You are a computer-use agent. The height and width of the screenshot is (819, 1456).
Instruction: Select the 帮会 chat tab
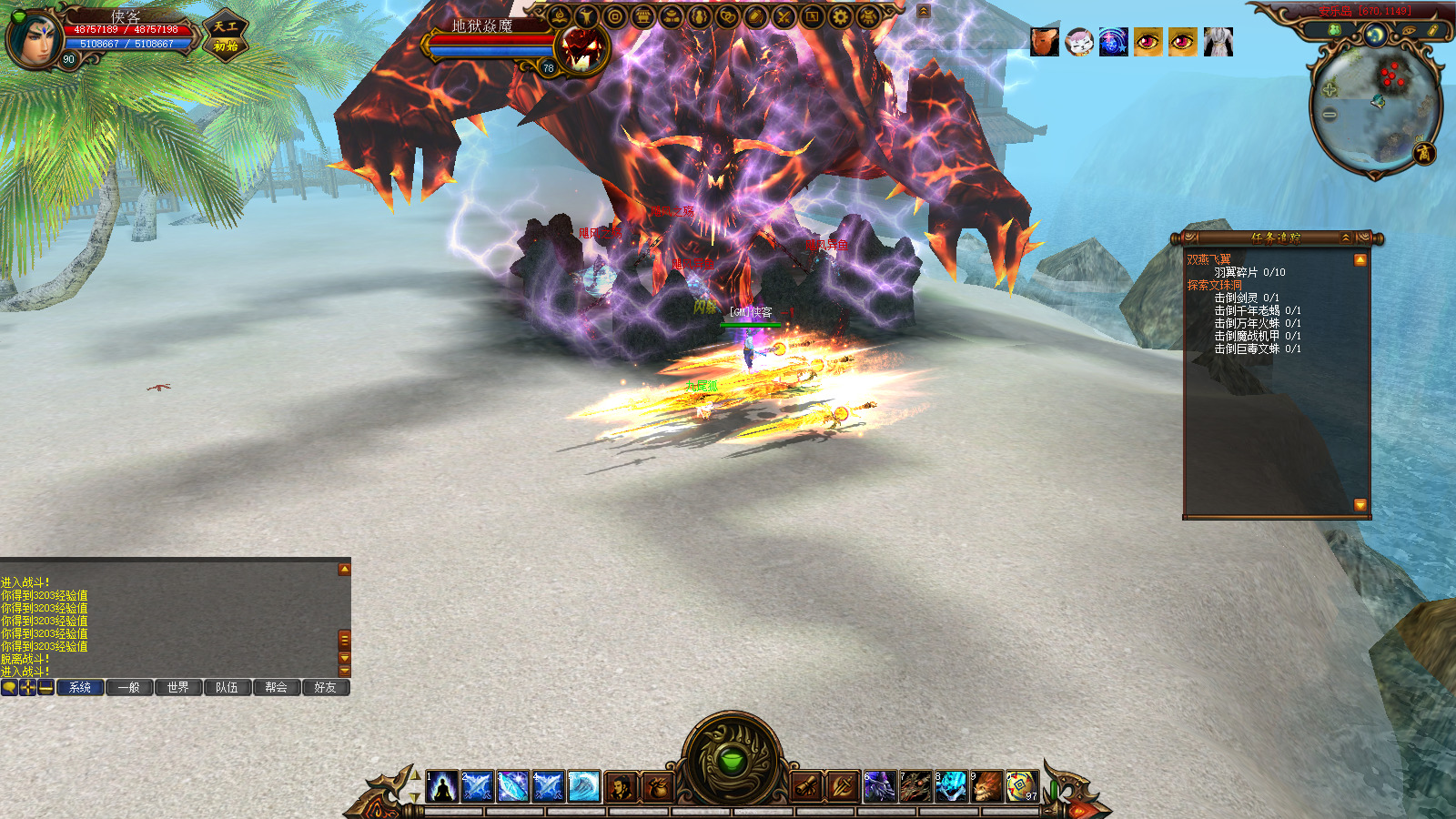point(277,687)
